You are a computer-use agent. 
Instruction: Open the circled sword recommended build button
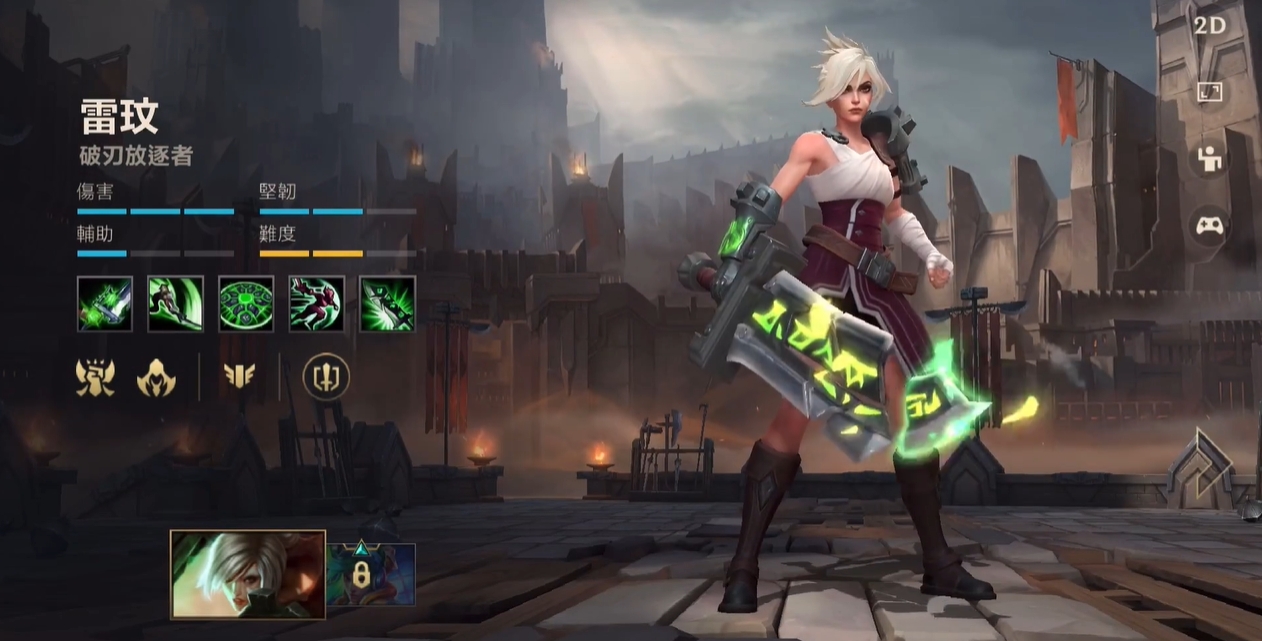[326, 377]
